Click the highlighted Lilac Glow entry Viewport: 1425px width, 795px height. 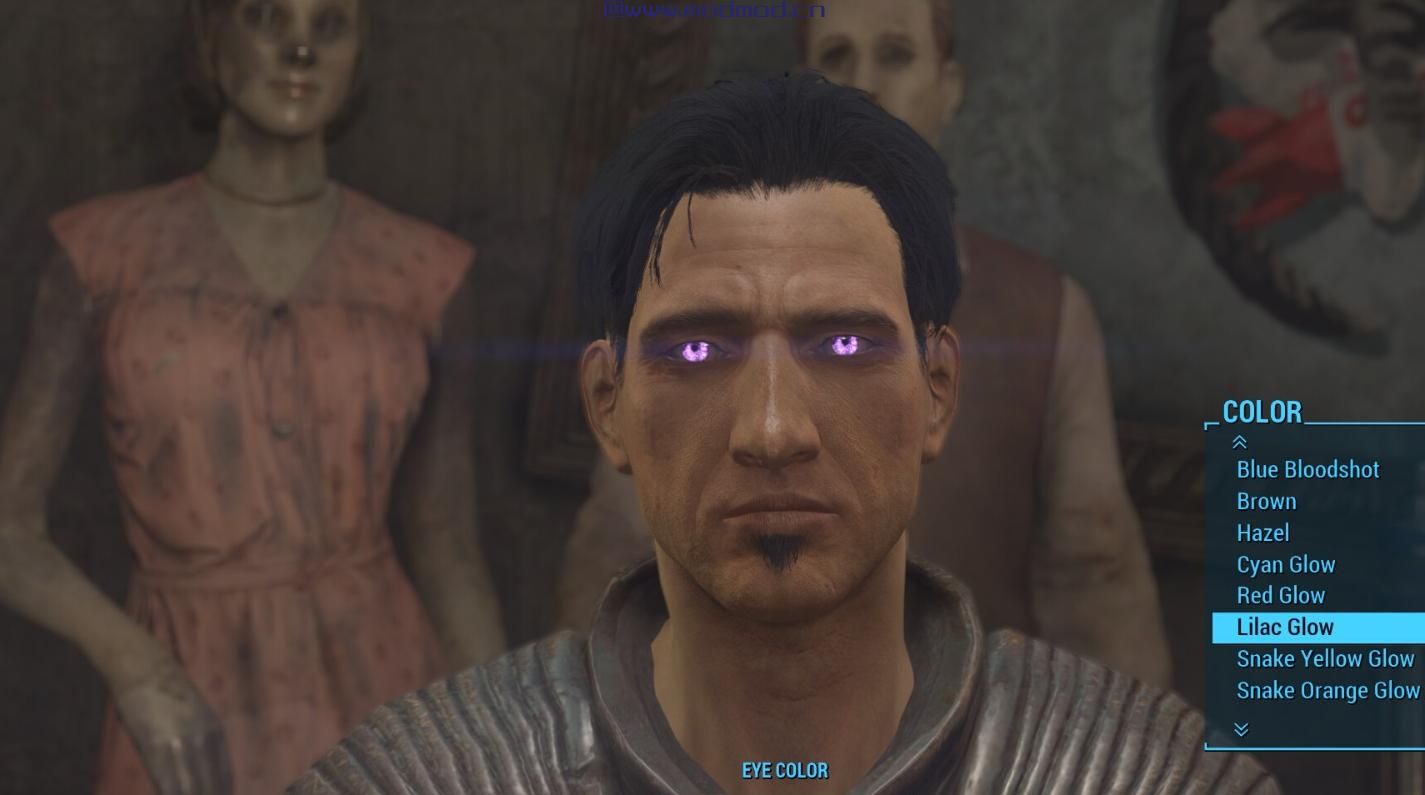[x=1285, y=627]
